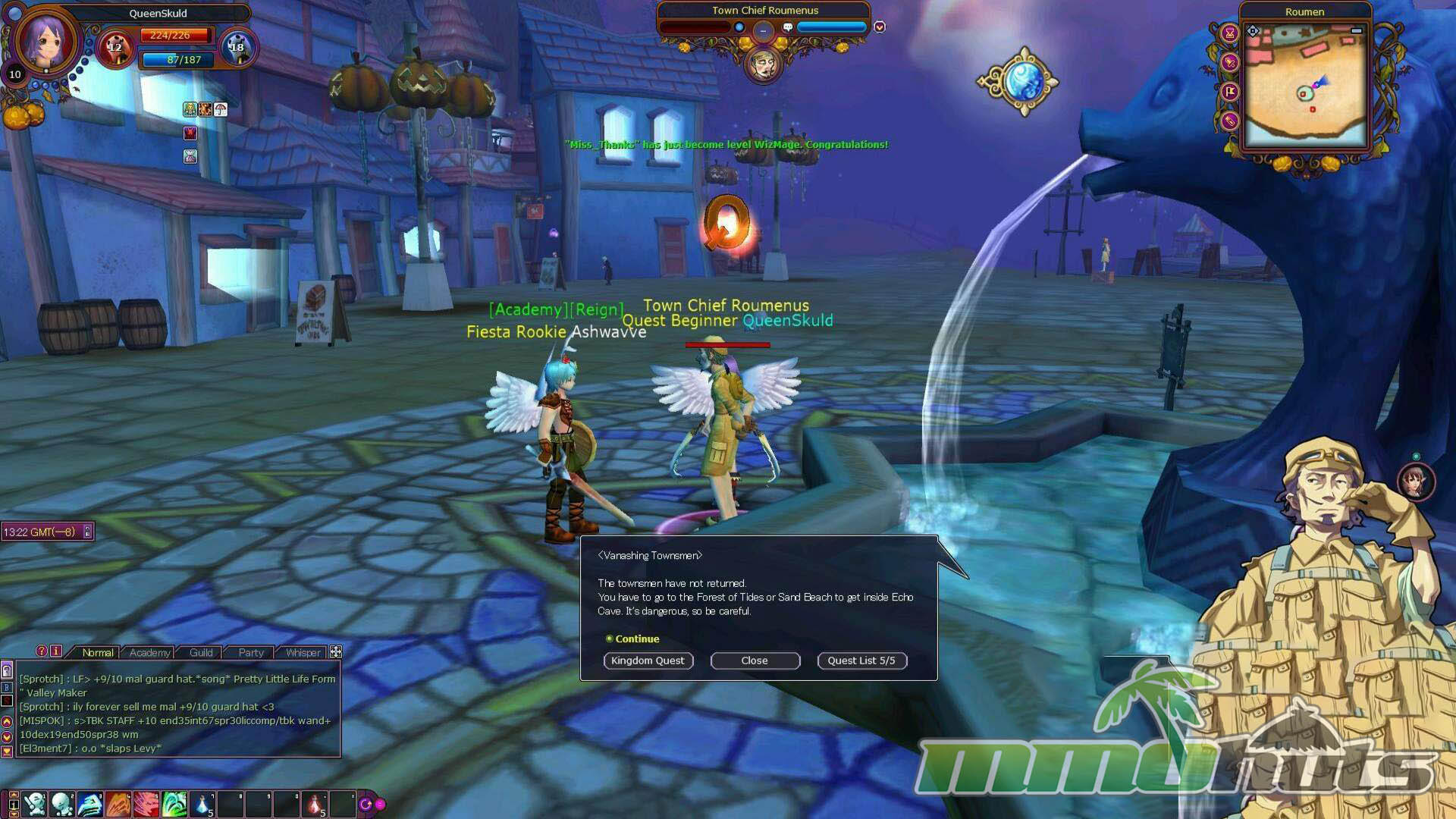Select the Normal chat tab

(x=98, y=652)
